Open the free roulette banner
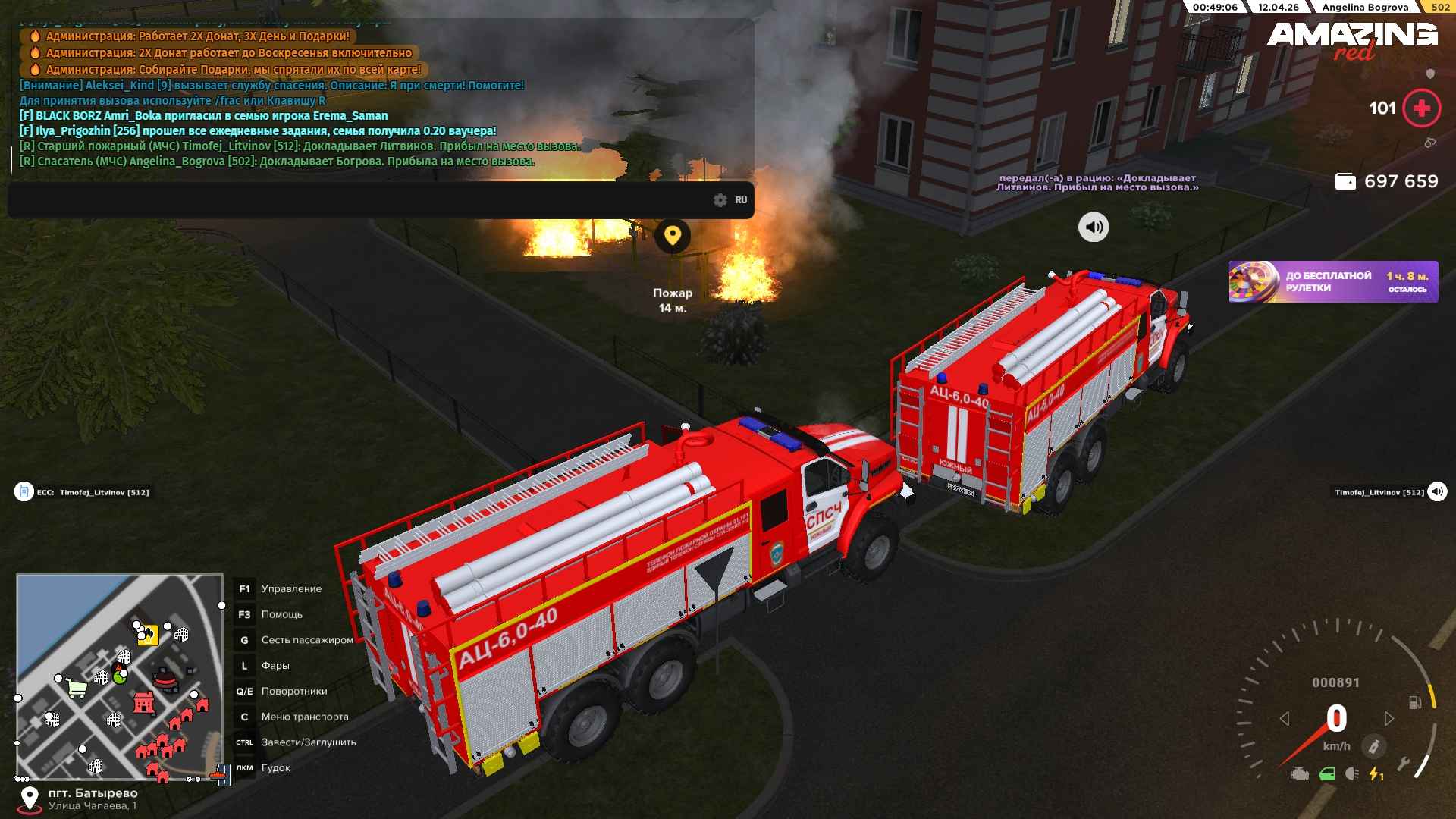The height and width of the screenshot is (819, 1456). [1332, 282]
